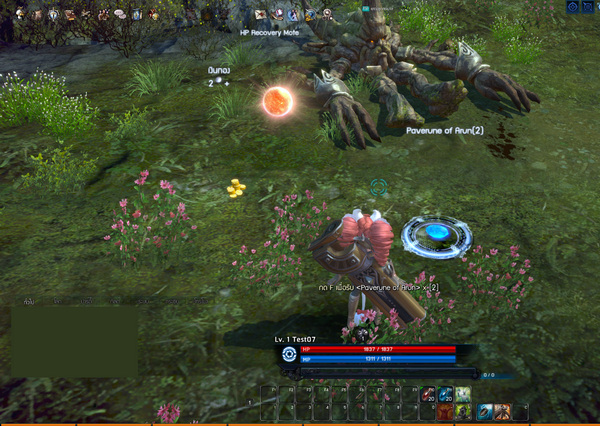Open the envelope mail icon in the top menu
Image resolution: width=600 pixels, height=426 pixels.
point(260,14)
